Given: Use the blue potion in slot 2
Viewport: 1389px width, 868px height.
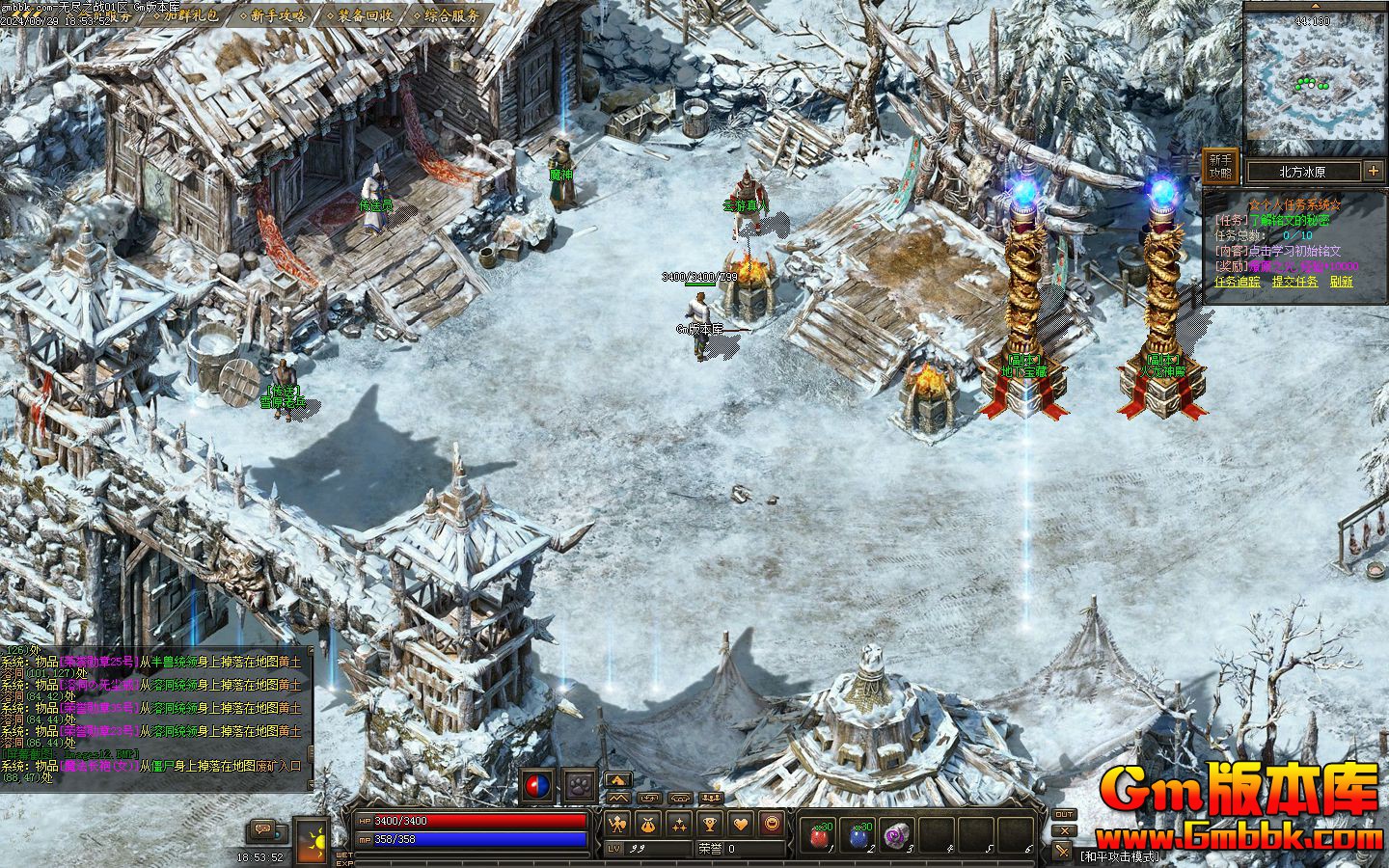Looking at the screenshot, I should click(859, 834).
